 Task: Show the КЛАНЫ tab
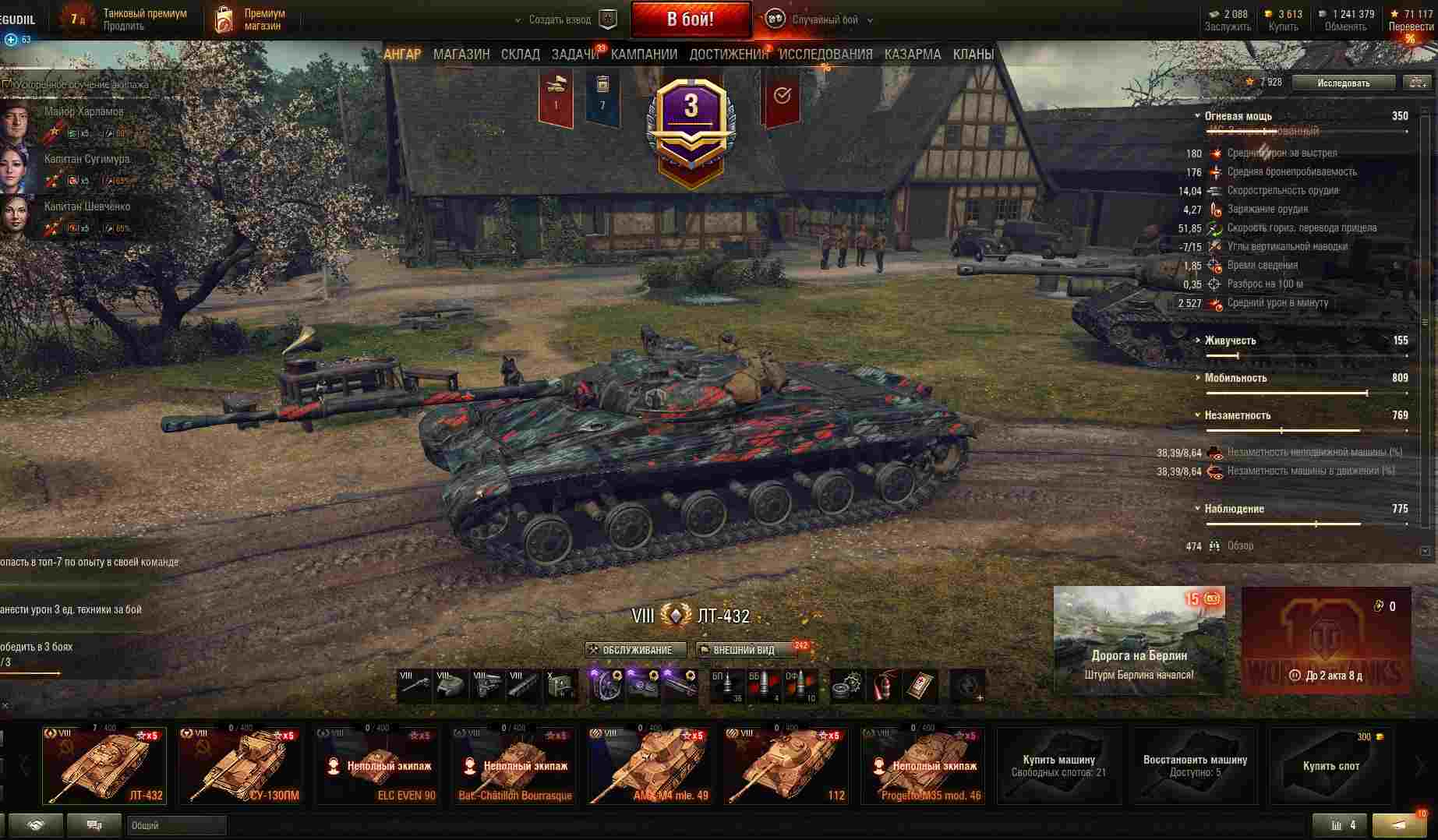click(x=973, y=55)
